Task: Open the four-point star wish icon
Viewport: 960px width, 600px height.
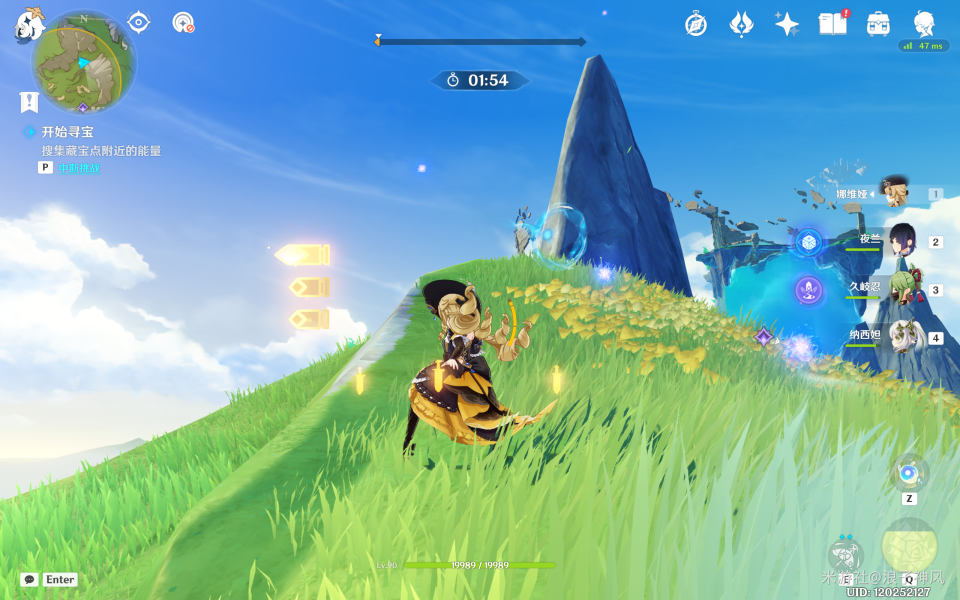Action: click(x=787, y=24)
